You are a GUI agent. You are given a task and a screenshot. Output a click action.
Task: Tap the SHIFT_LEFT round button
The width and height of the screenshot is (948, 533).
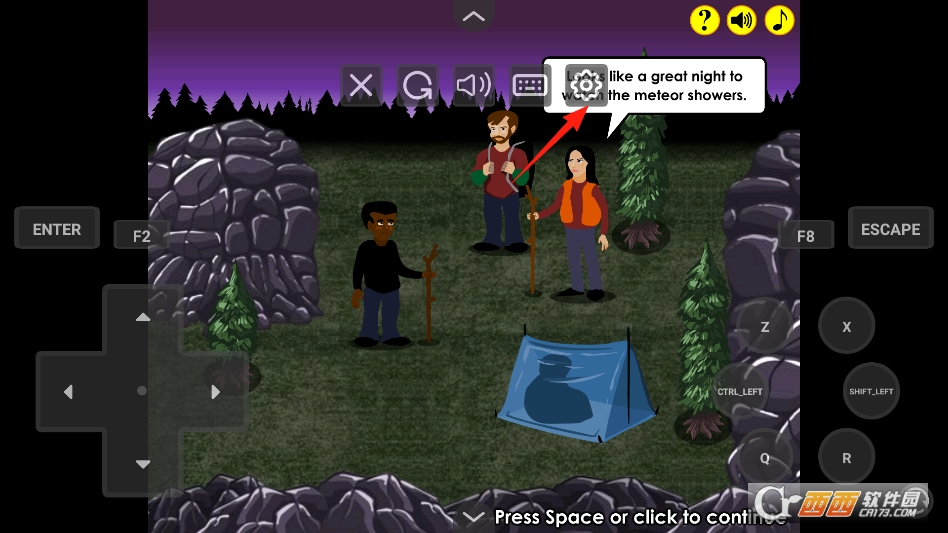tap(870, 391)
